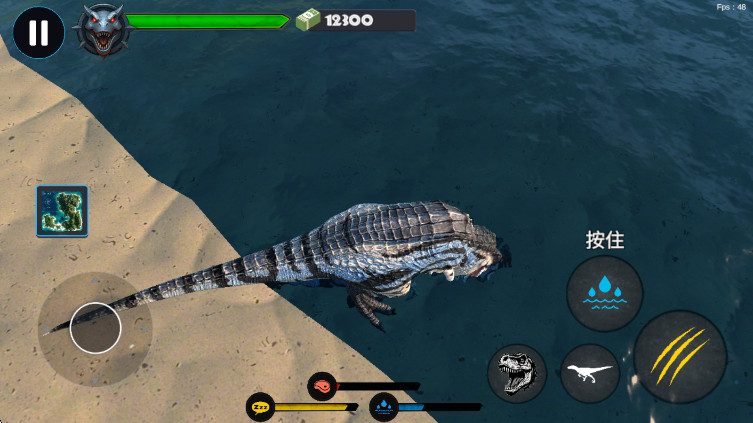Trigger the running raptor sprint button

click(x=589, y=373)
